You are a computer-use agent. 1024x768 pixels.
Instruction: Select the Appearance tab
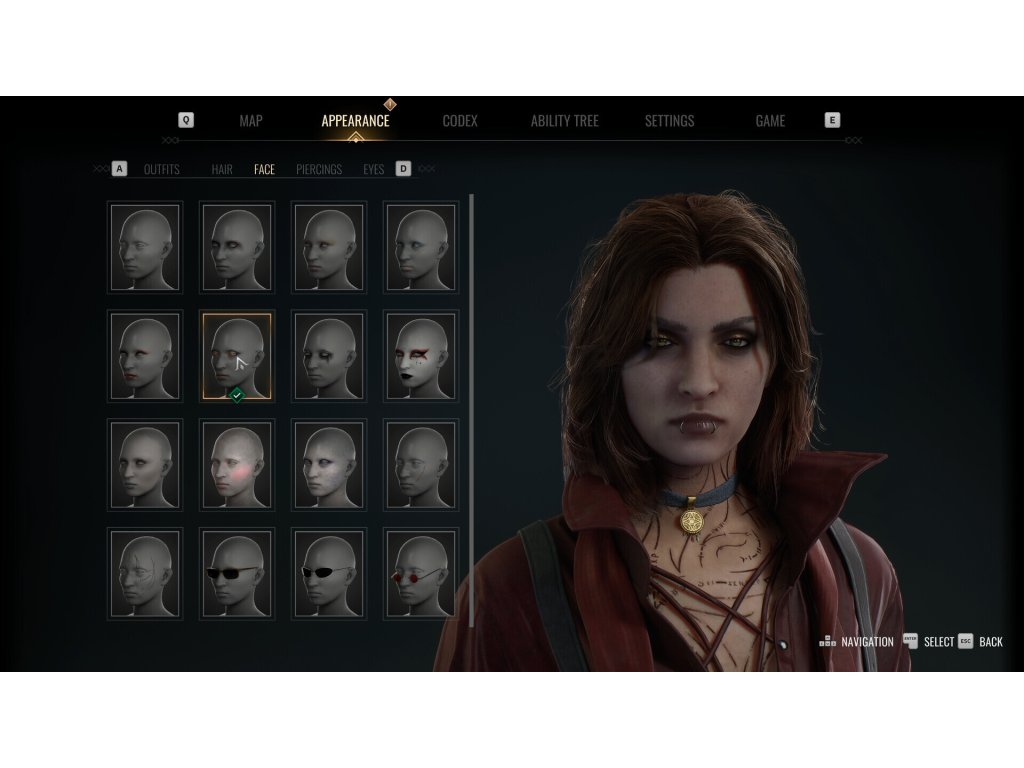pos(355,121)
